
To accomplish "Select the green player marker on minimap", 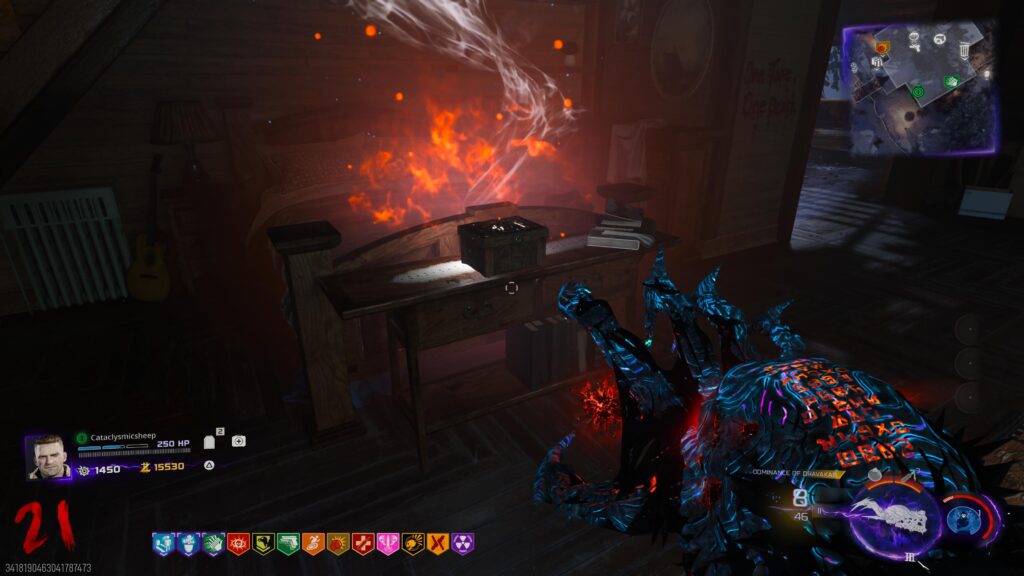I will 919,92.
